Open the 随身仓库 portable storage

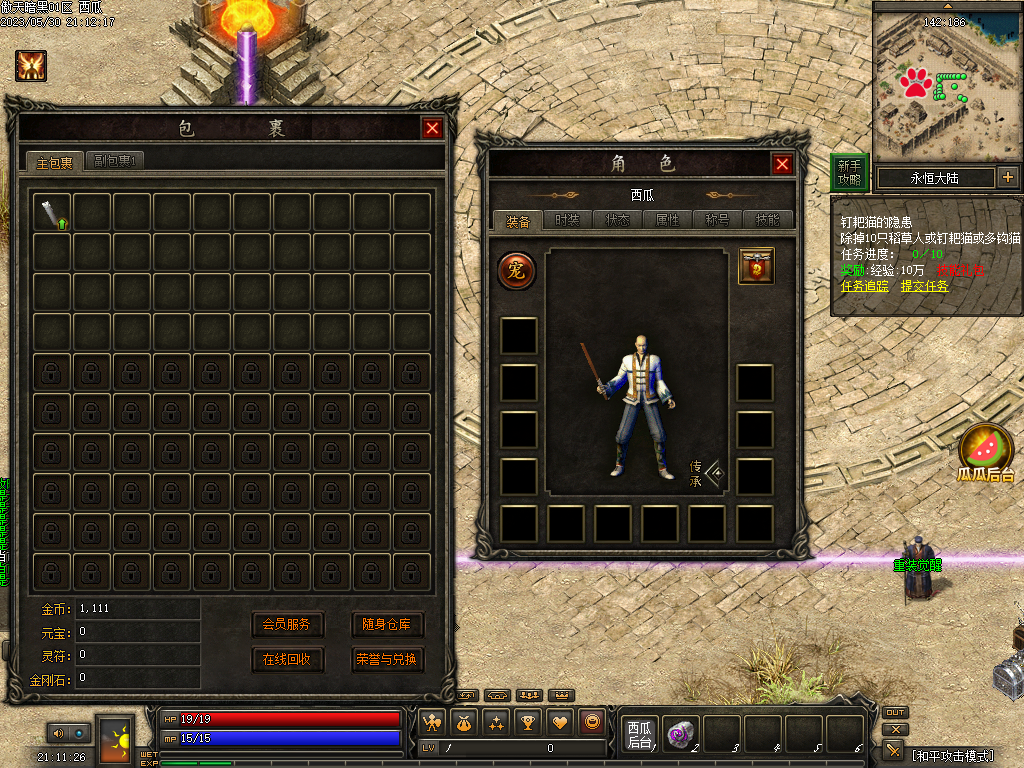pos(387,625)
